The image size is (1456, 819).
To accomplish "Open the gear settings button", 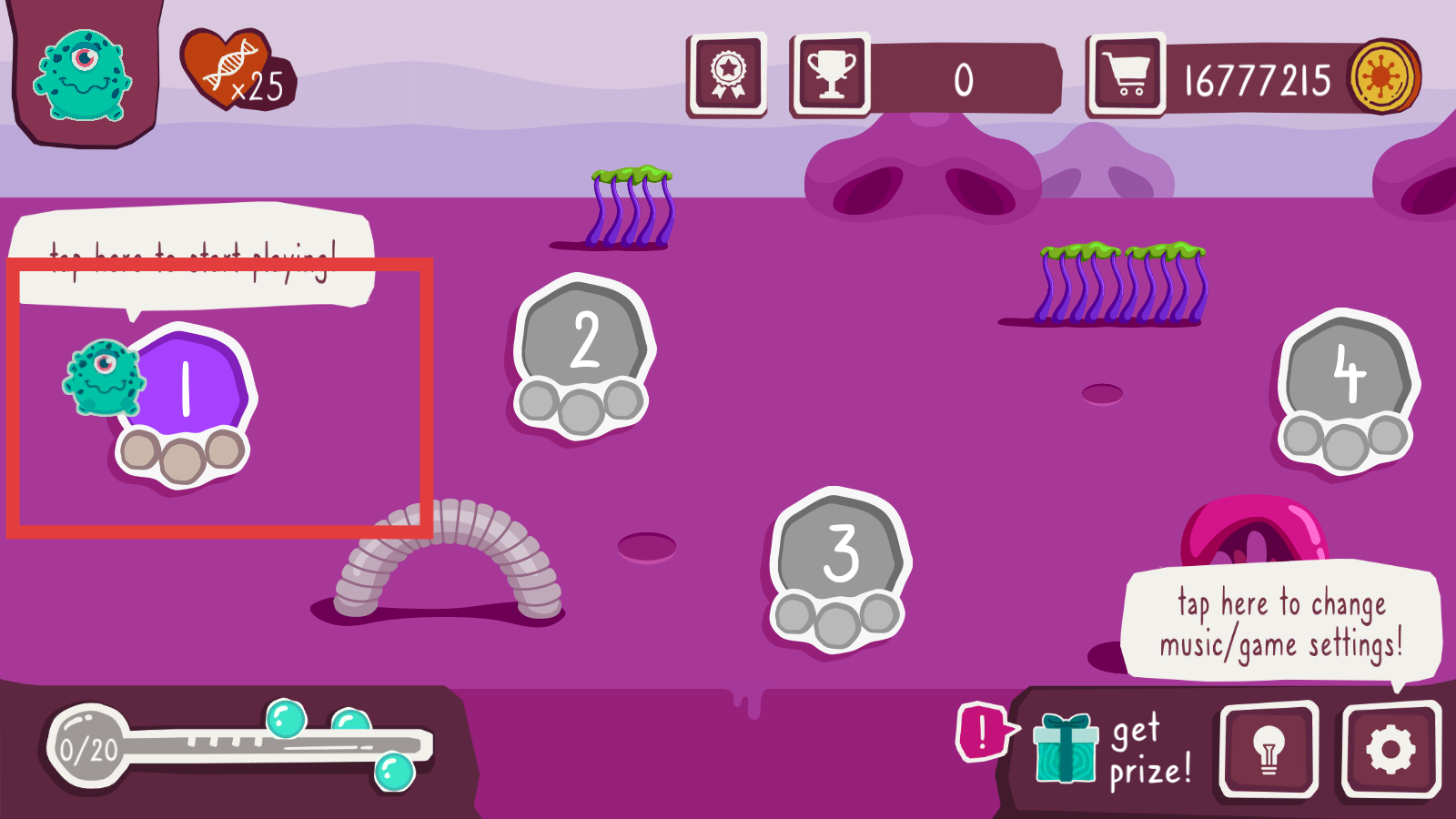I will [1390, 751].
